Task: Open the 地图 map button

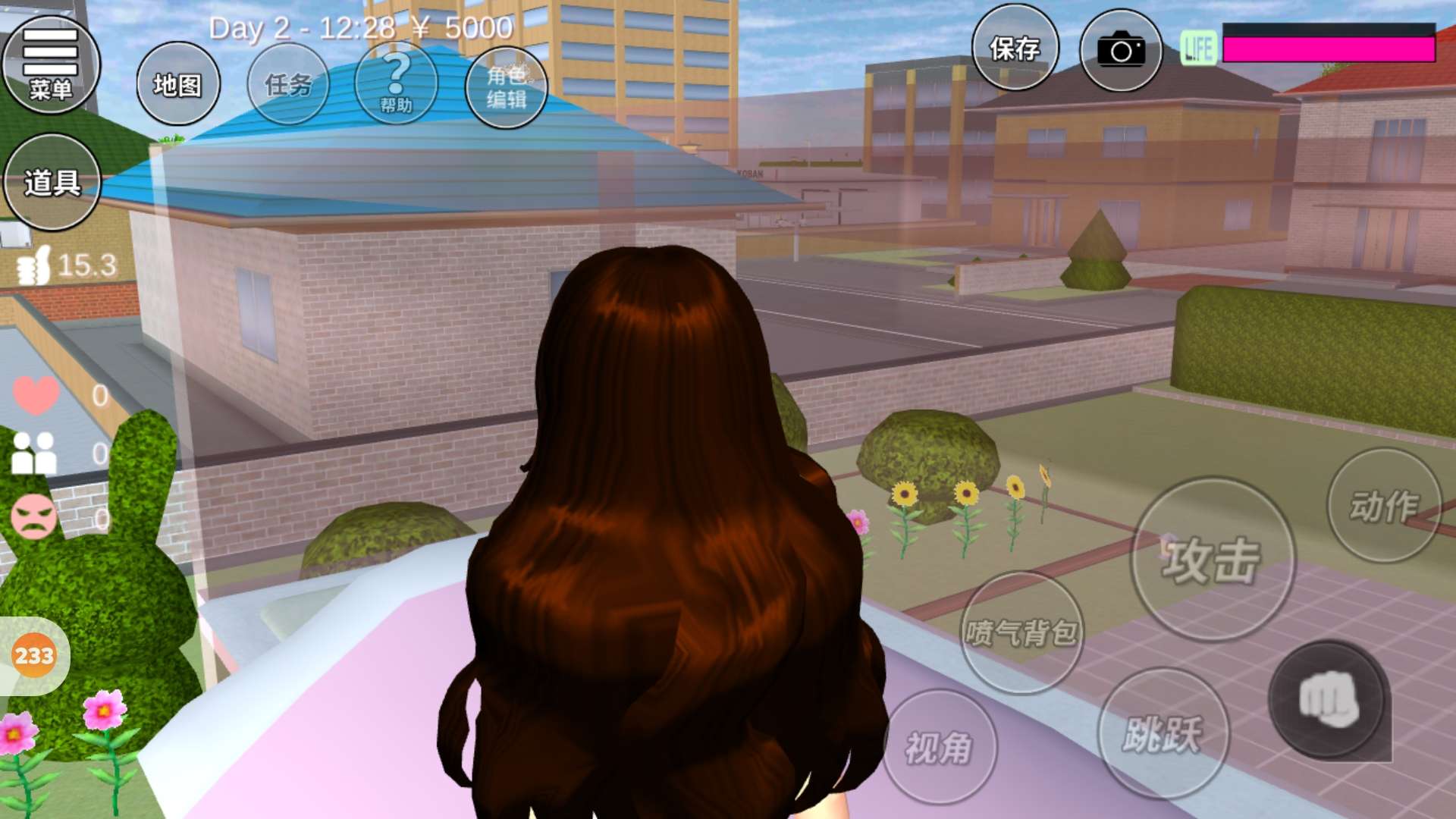Action: (x=178, y=84)
